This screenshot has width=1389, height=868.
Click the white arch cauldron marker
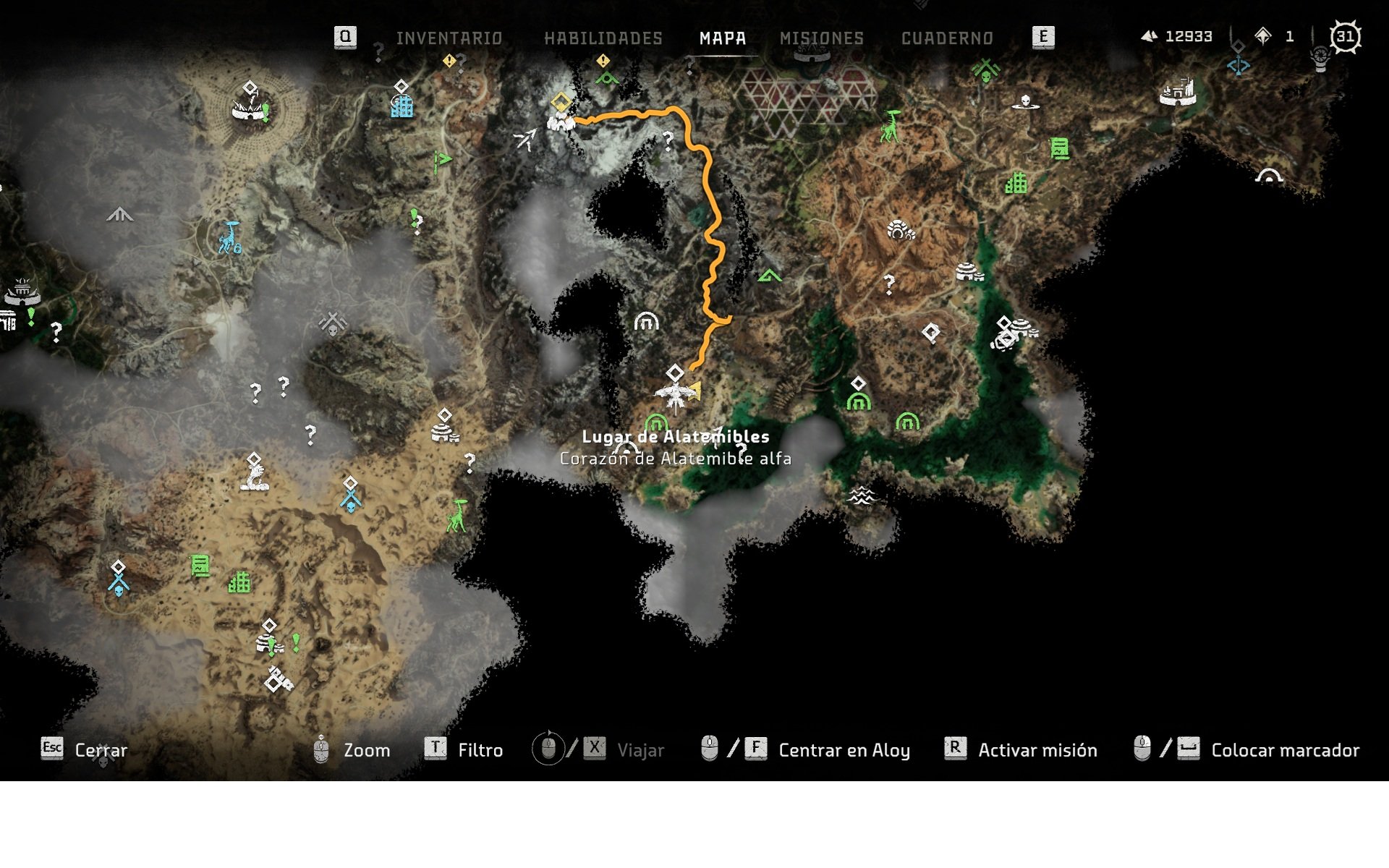pos(646,321)
